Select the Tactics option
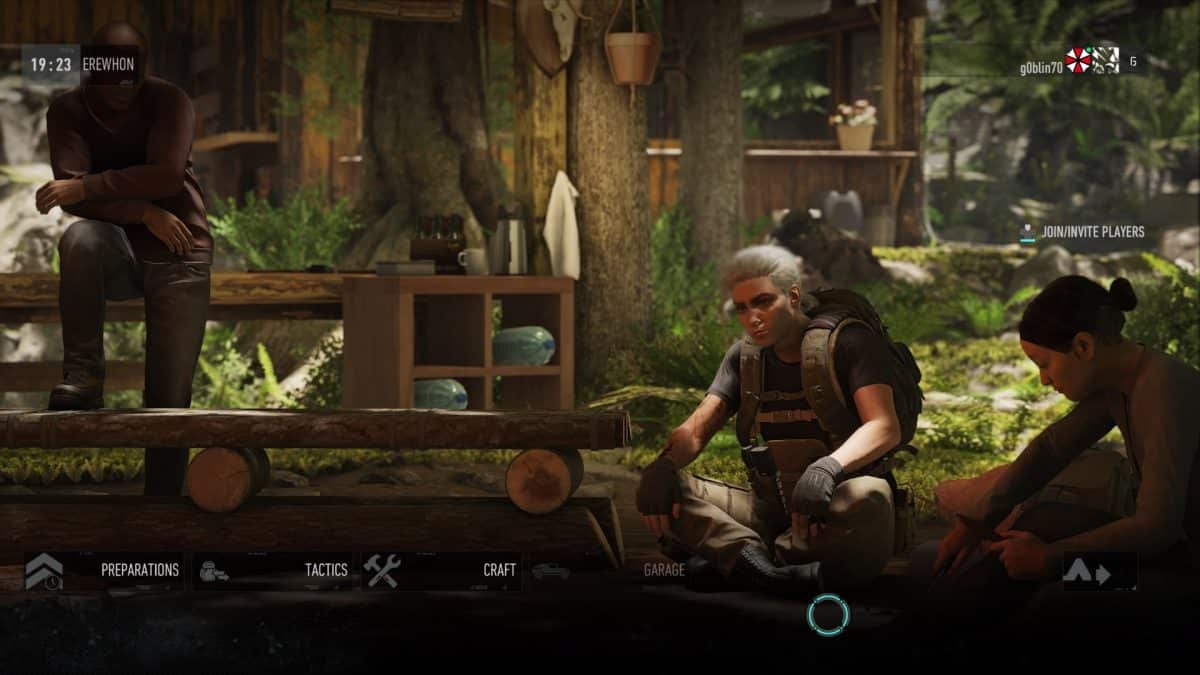Screen dimensions: 1200x675 [x=272, y=570]
